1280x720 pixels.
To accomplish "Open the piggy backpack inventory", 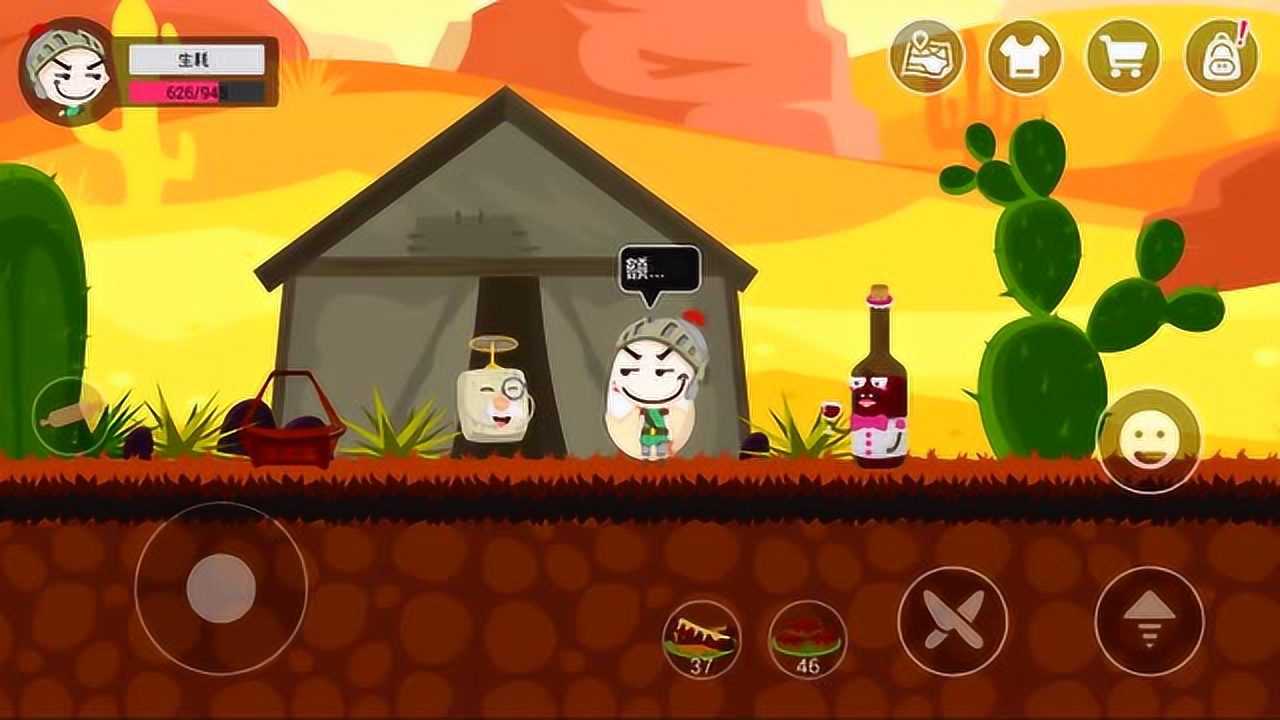I will pyautogui.click(x=1220, y=57).
